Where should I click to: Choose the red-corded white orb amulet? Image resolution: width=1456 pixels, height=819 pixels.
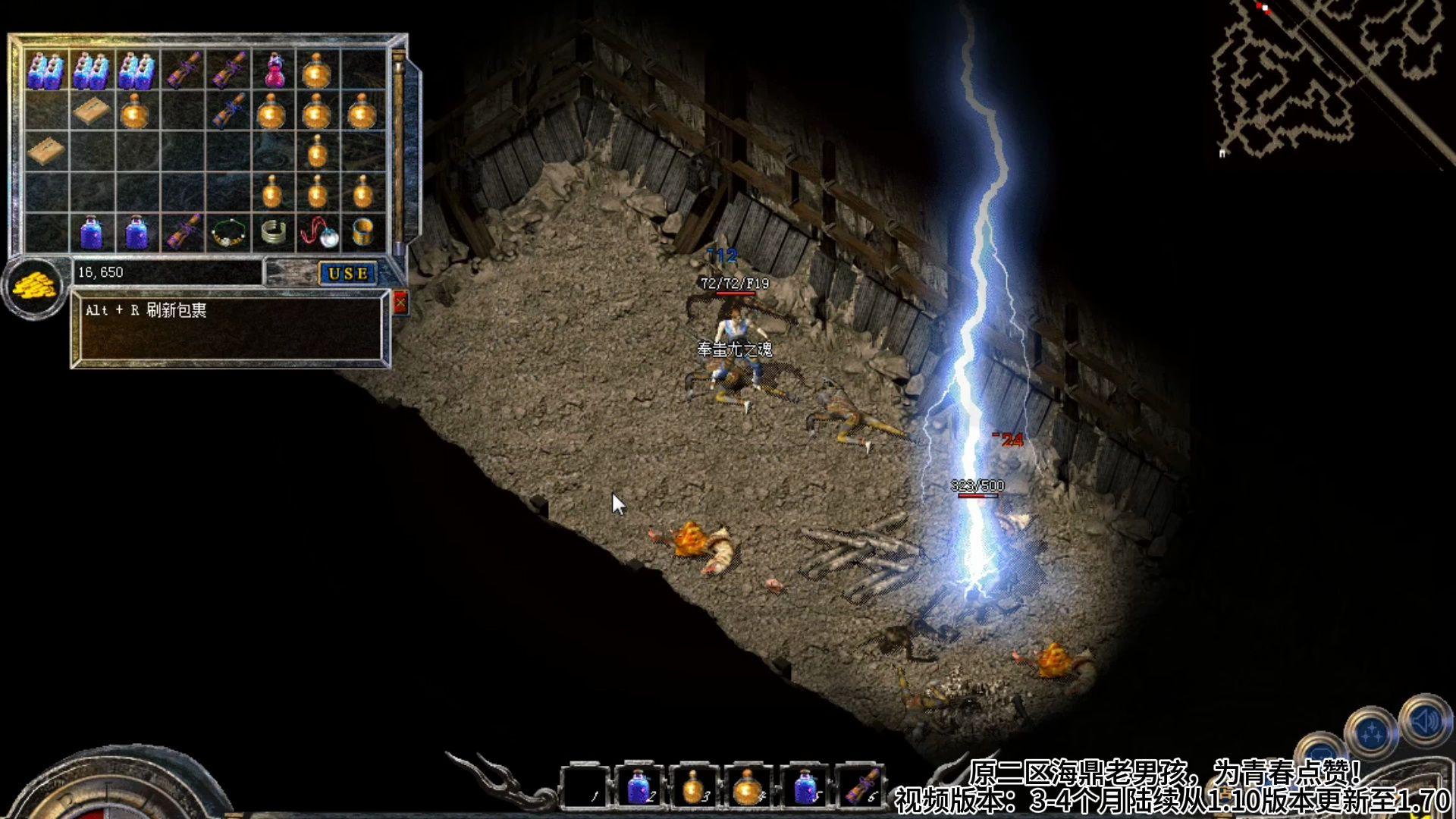pos(318,233)
